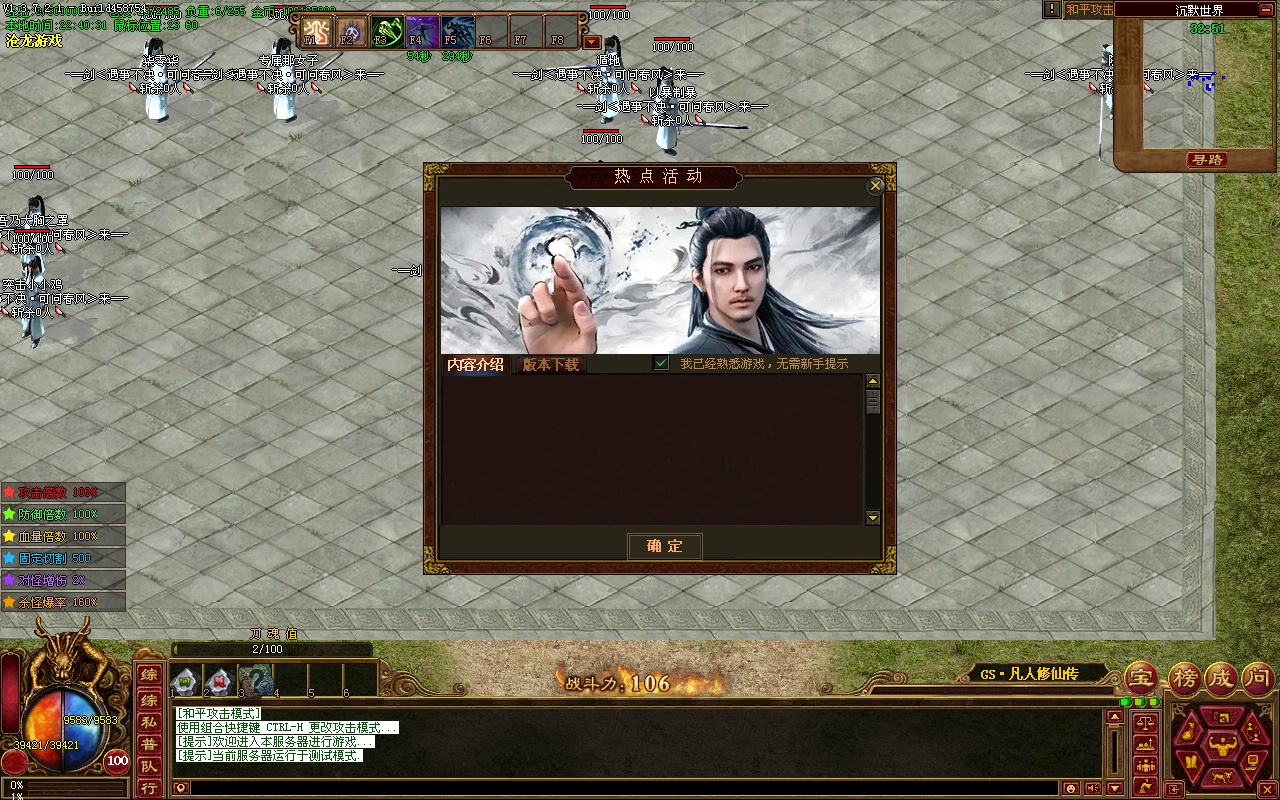The width and height of the screenshot is (1280, 800).
Task: Open the 问 help button
Action: click(1258, 678)
